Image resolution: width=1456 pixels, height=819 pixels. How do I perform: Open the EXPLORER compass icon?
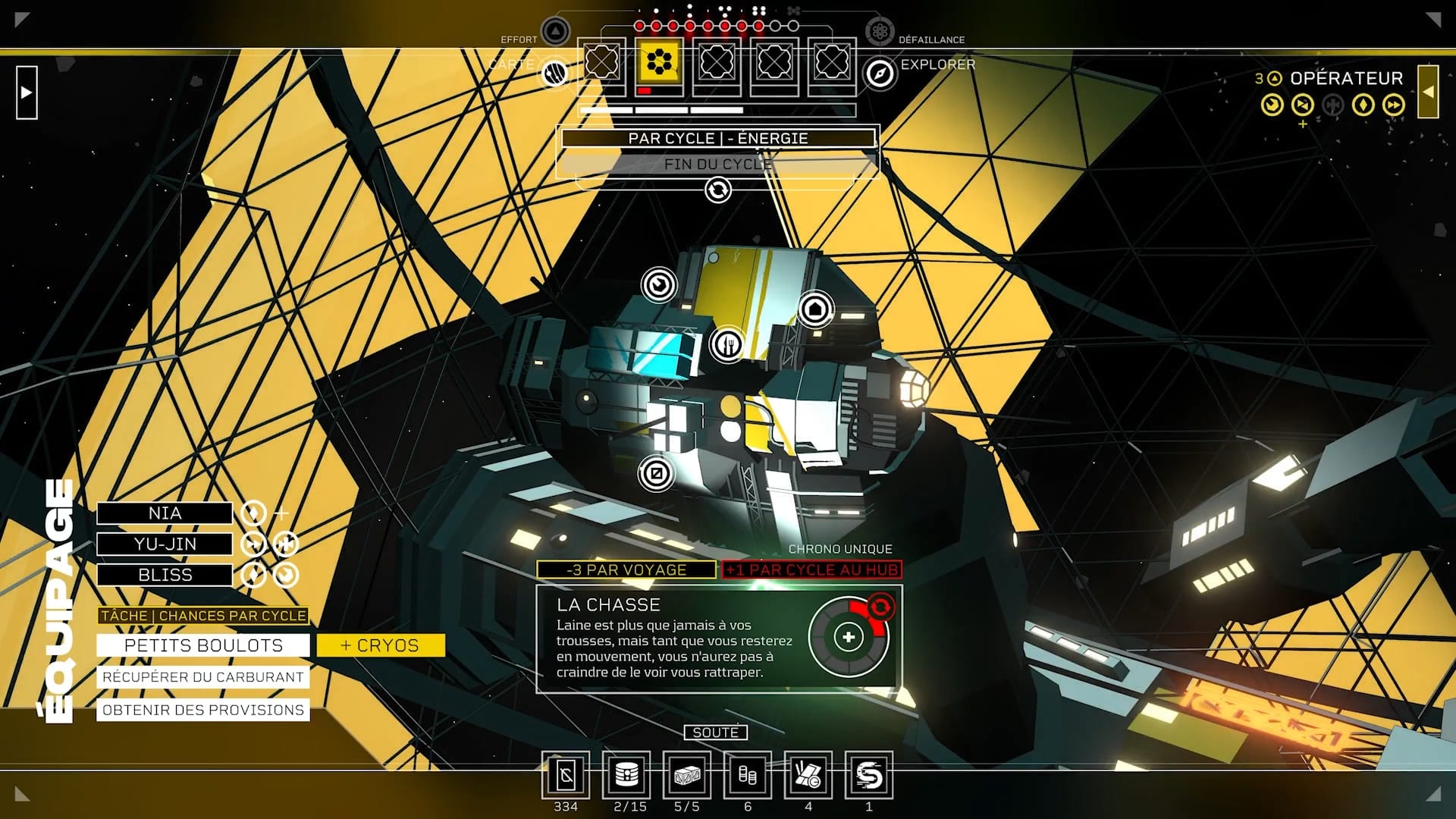click(880, 74)
